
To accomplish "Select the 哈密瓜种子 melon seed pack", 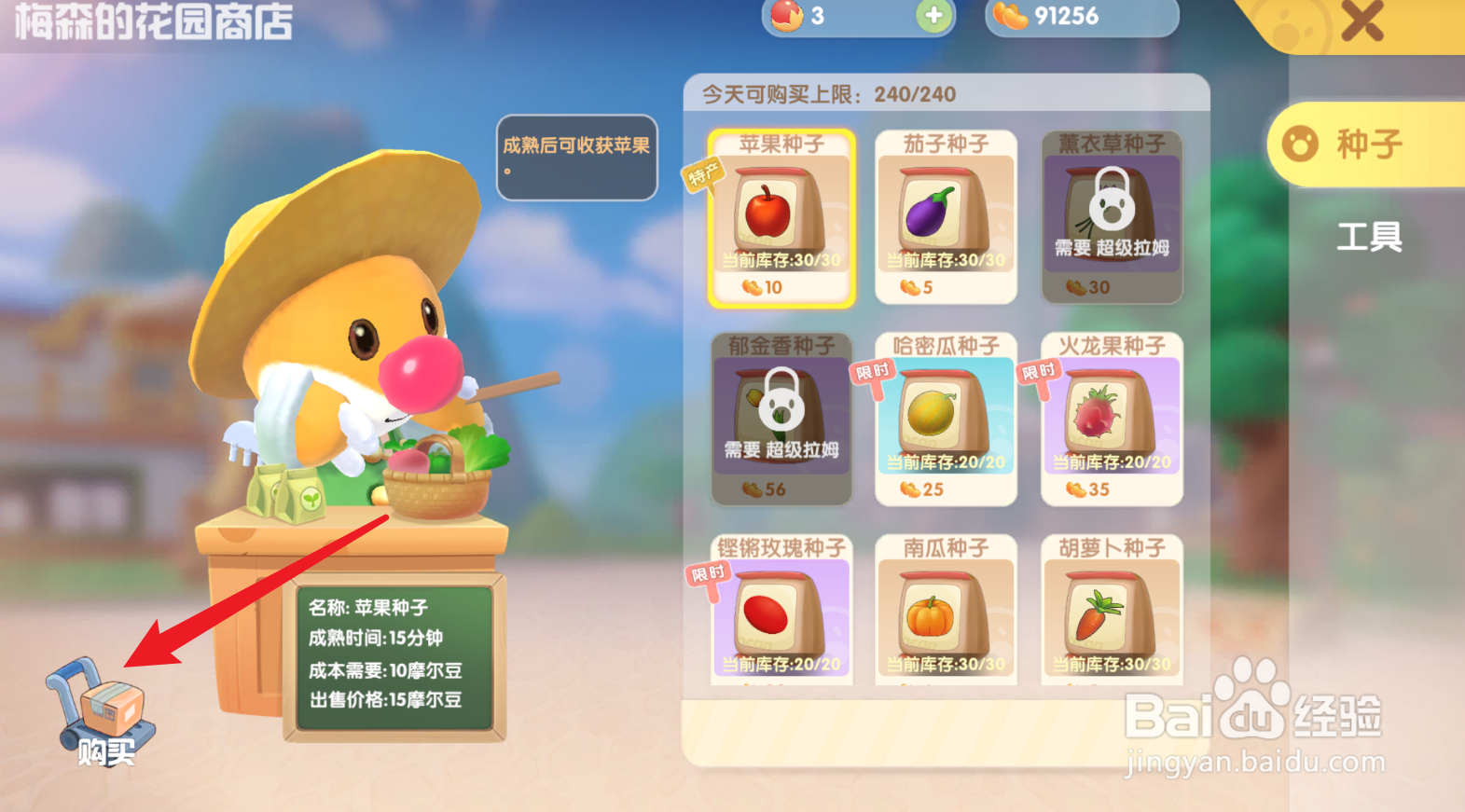I will point(946,420).
